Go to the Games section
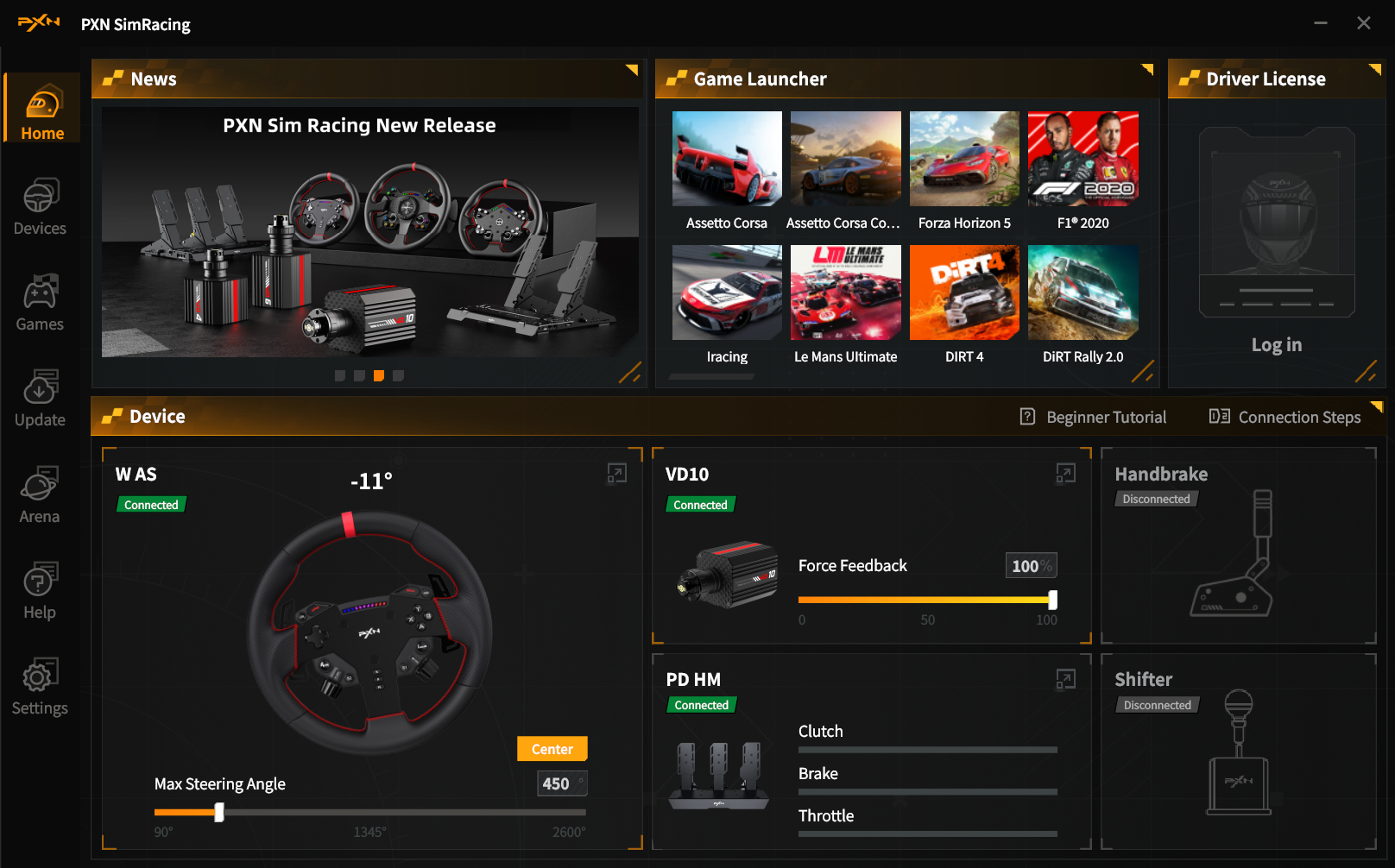The height and width of the screenshot is (868, 1395). click(40, 303)
